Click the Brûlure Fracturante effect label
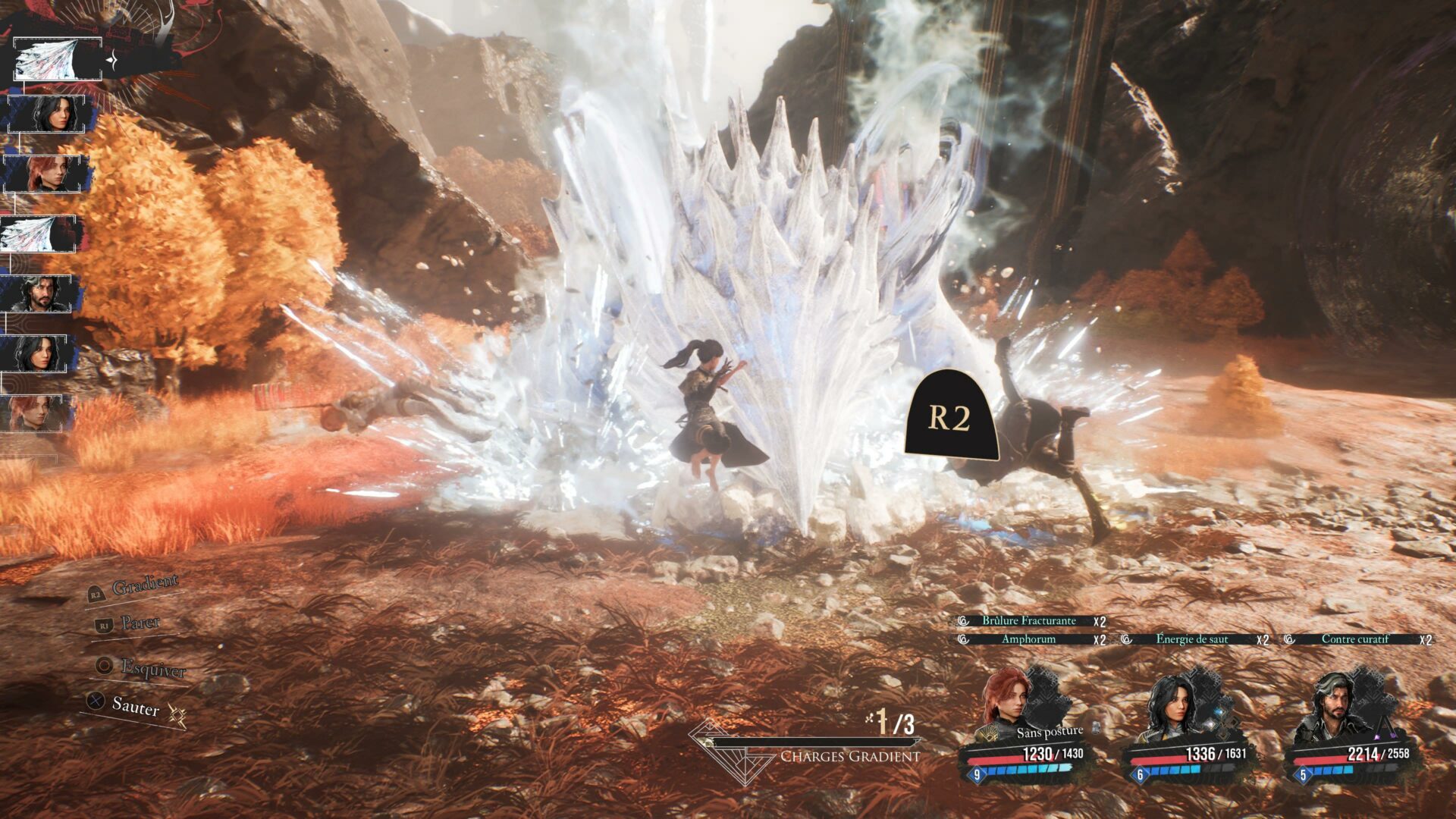 1028,621
